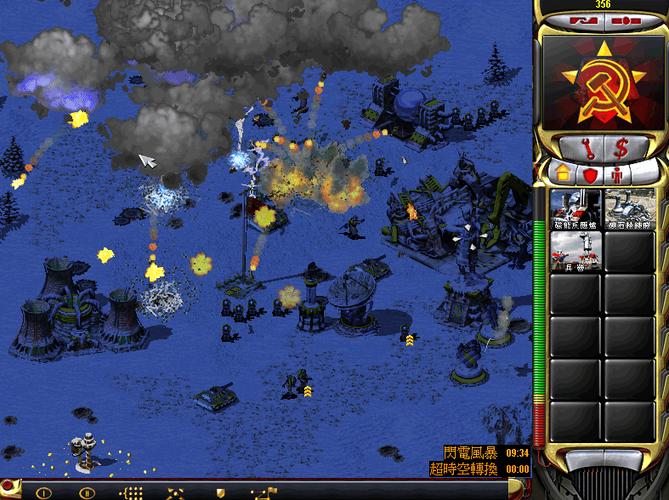This screenshot has width=669, height=500.
Task: Toggle the sell dollar-sign button
Action: pyautogui.click(x=622, y=148)
